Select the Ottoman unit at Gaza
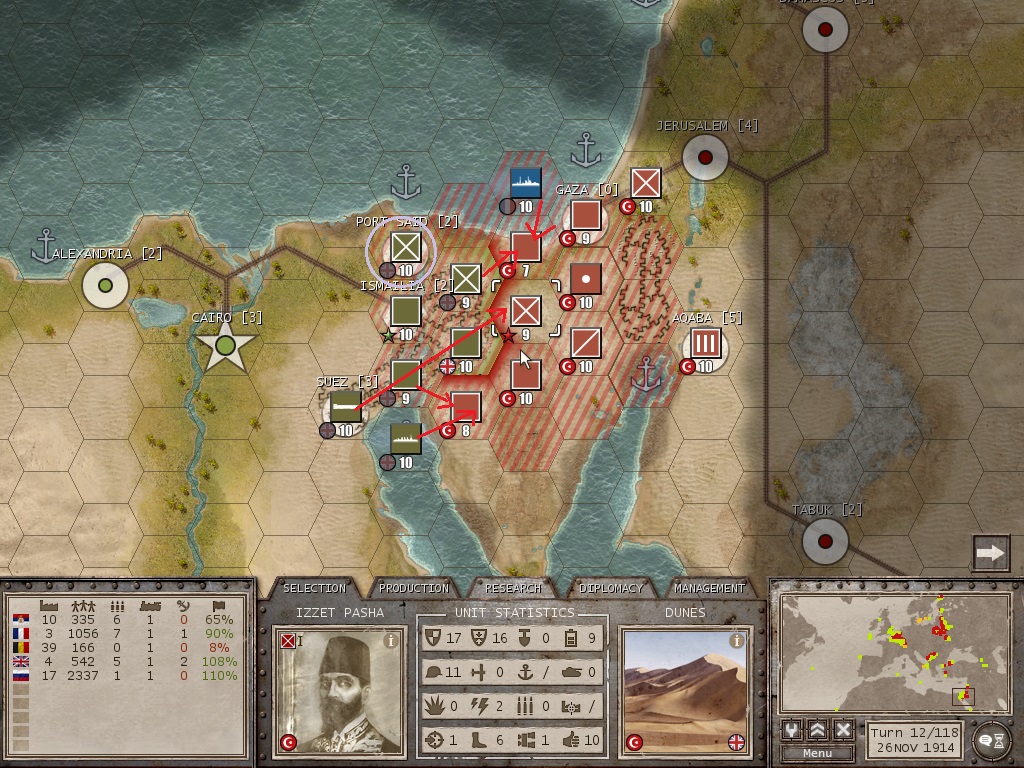The width and height of the screenshot is (1024, 768). 585,216
